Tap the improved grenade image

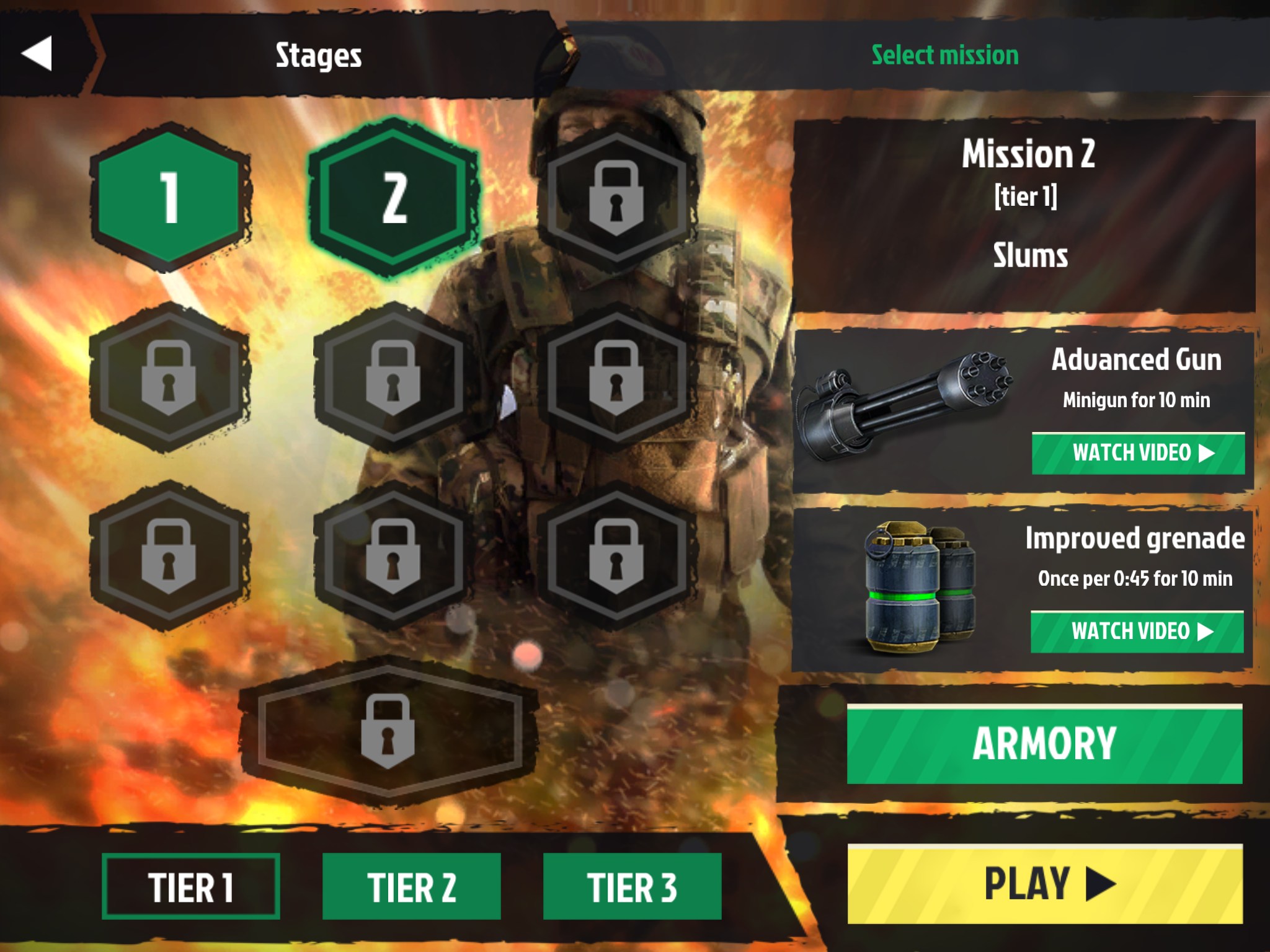tap(920, 589)
